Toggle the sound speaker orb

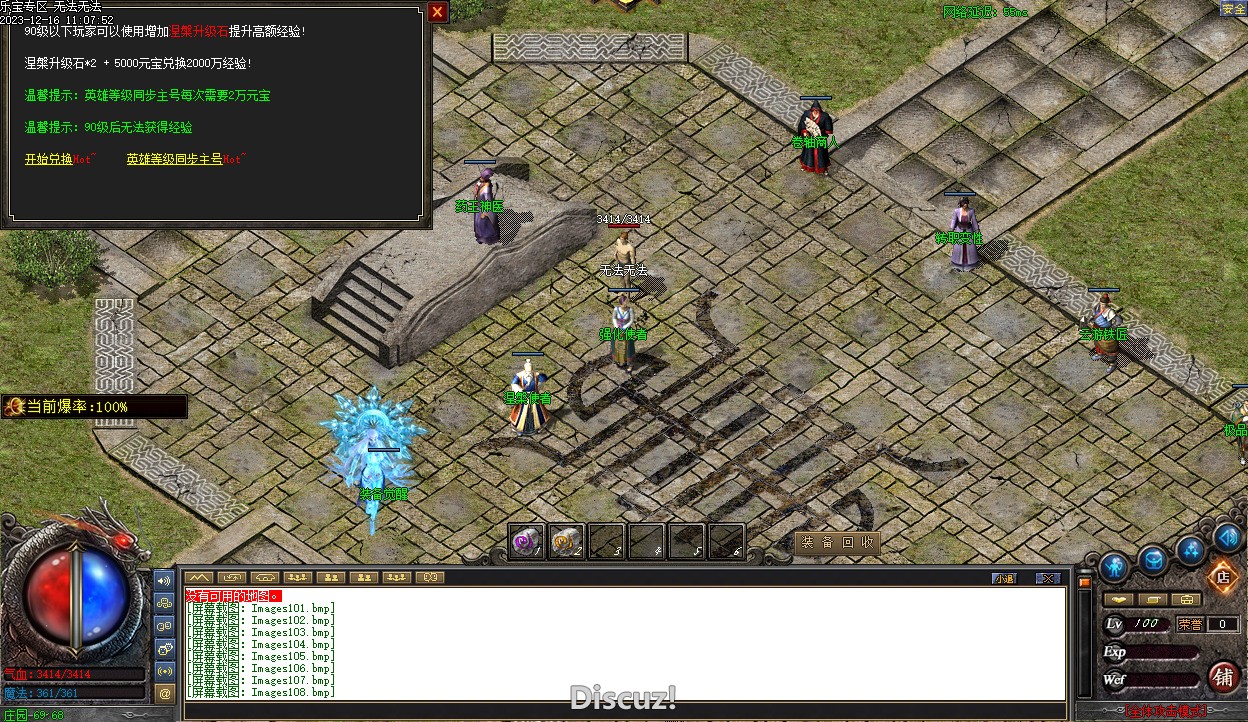tap(1227, 537)
